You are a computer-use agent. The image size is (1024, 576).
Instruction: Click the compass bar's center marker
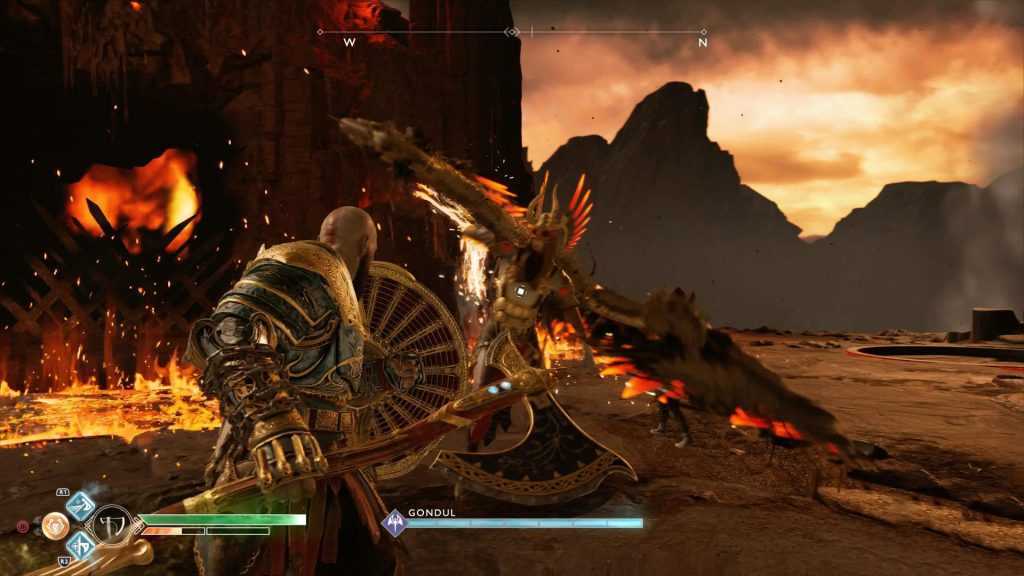pyautogui.click(x=512, y=32)
